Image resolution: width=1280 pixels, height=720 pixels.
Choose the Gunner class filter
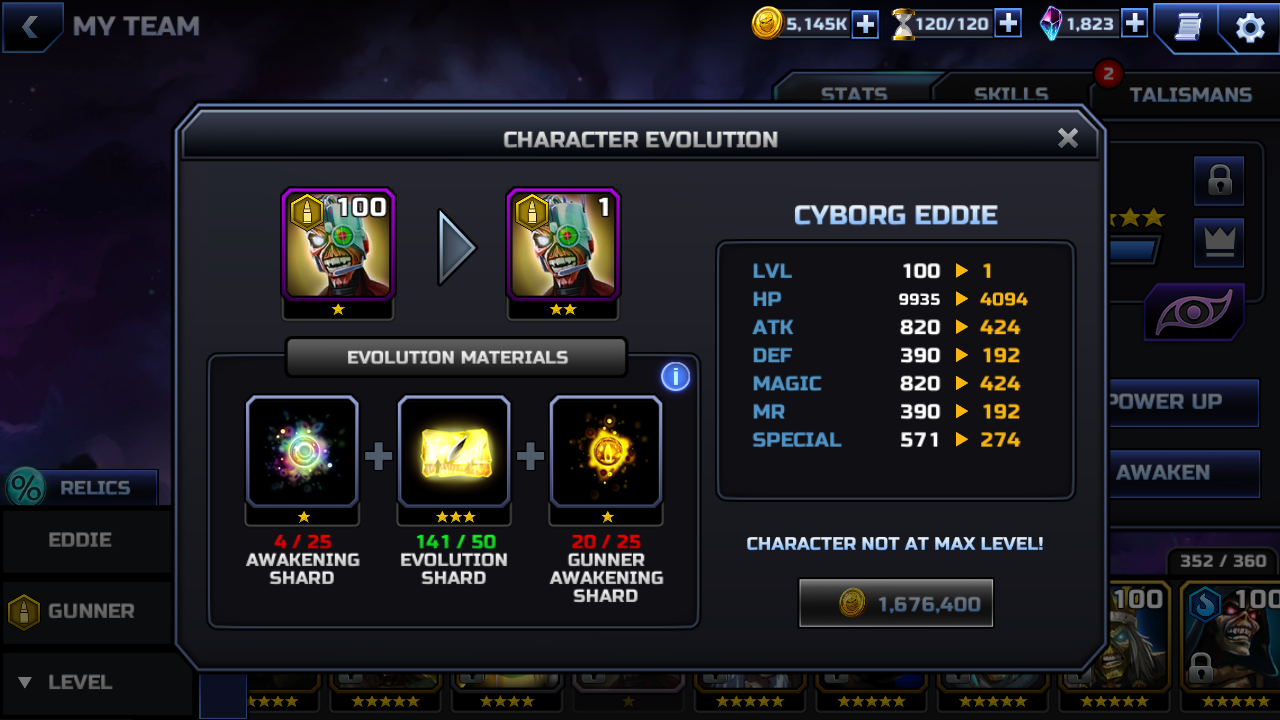coord(80,611)
